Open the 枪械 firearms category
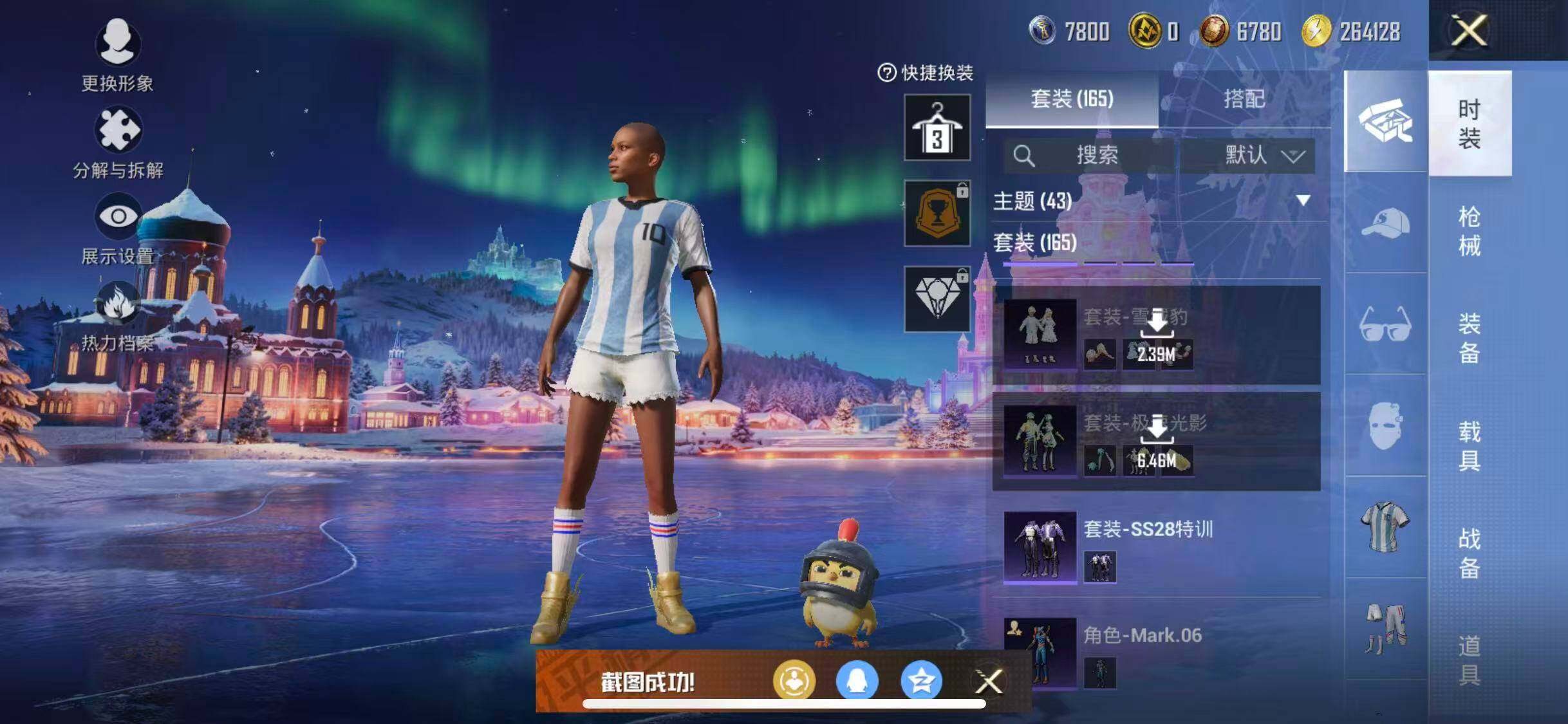Image resolution: width=1568 pixels, height=724 pixels. (x=1469, y=230)
